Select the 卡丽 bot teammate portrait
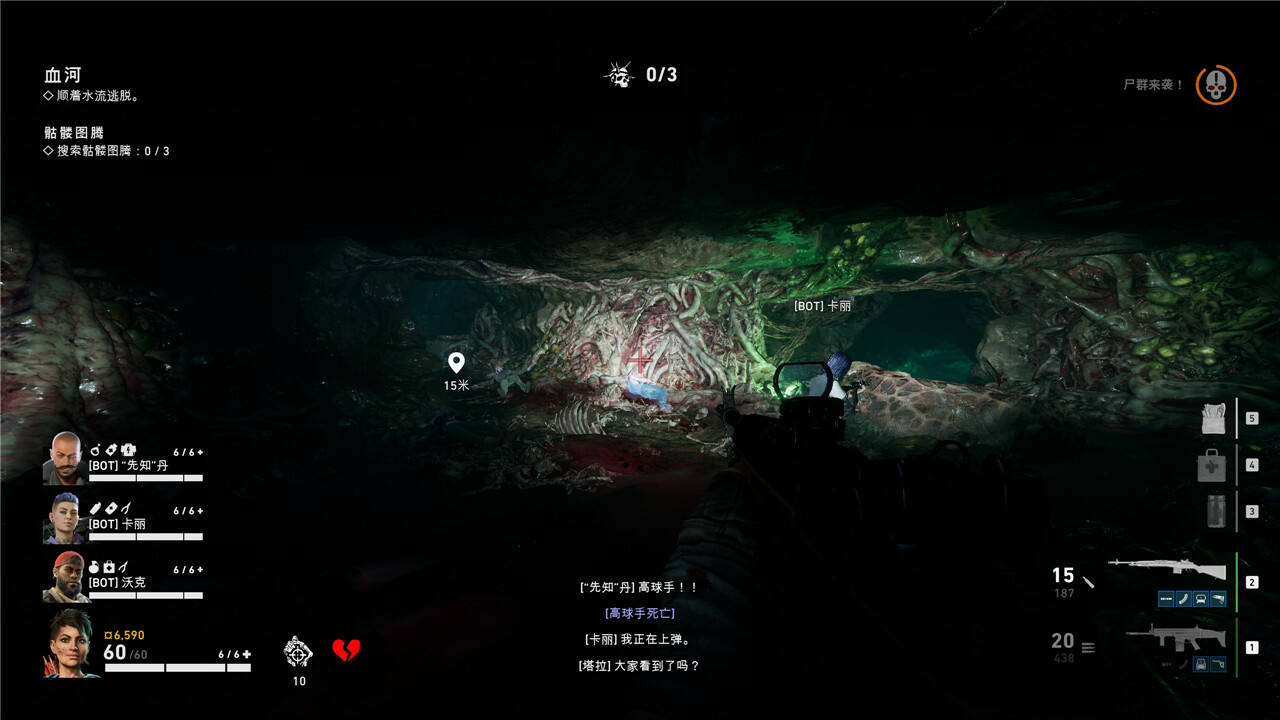The height and width of the screenshot is (720, 1280). click(x=64, y=517)
